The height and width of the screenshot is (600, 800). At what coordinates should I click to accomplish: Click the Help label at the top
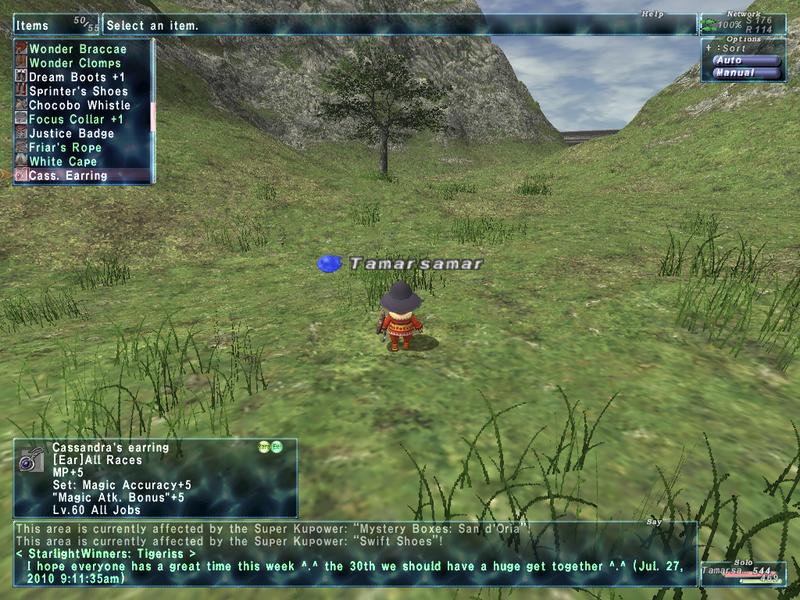(653, 14)
